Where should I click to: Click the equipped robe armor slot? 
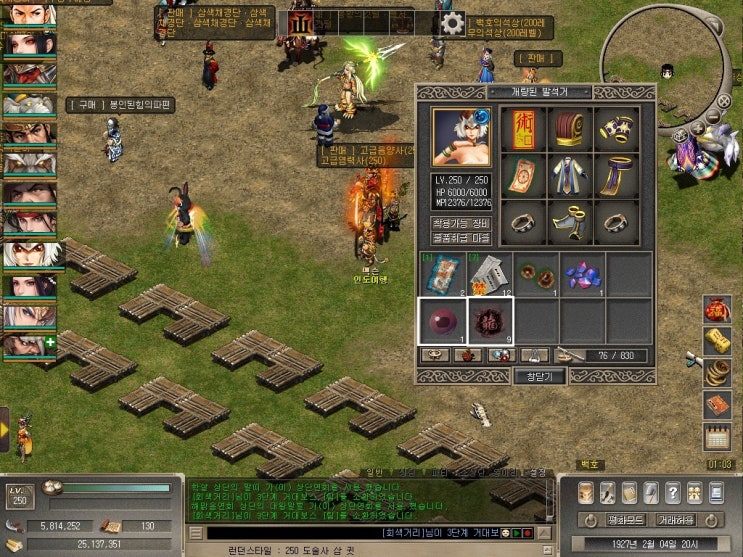point(571,176)
